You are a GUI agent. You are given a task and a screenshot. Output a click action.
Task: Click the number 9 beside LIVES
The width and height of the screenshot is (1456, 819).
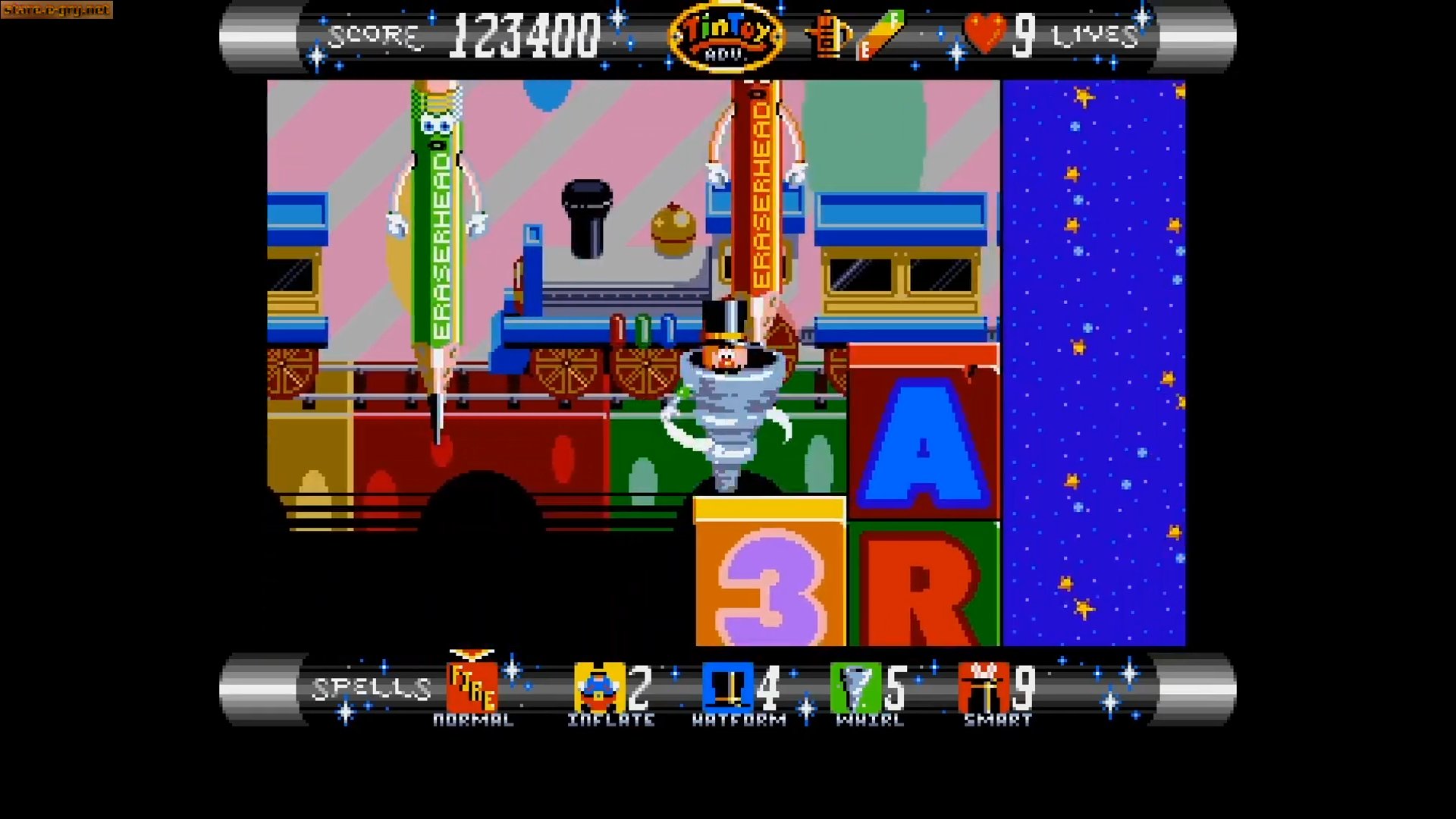(1024, 34)
